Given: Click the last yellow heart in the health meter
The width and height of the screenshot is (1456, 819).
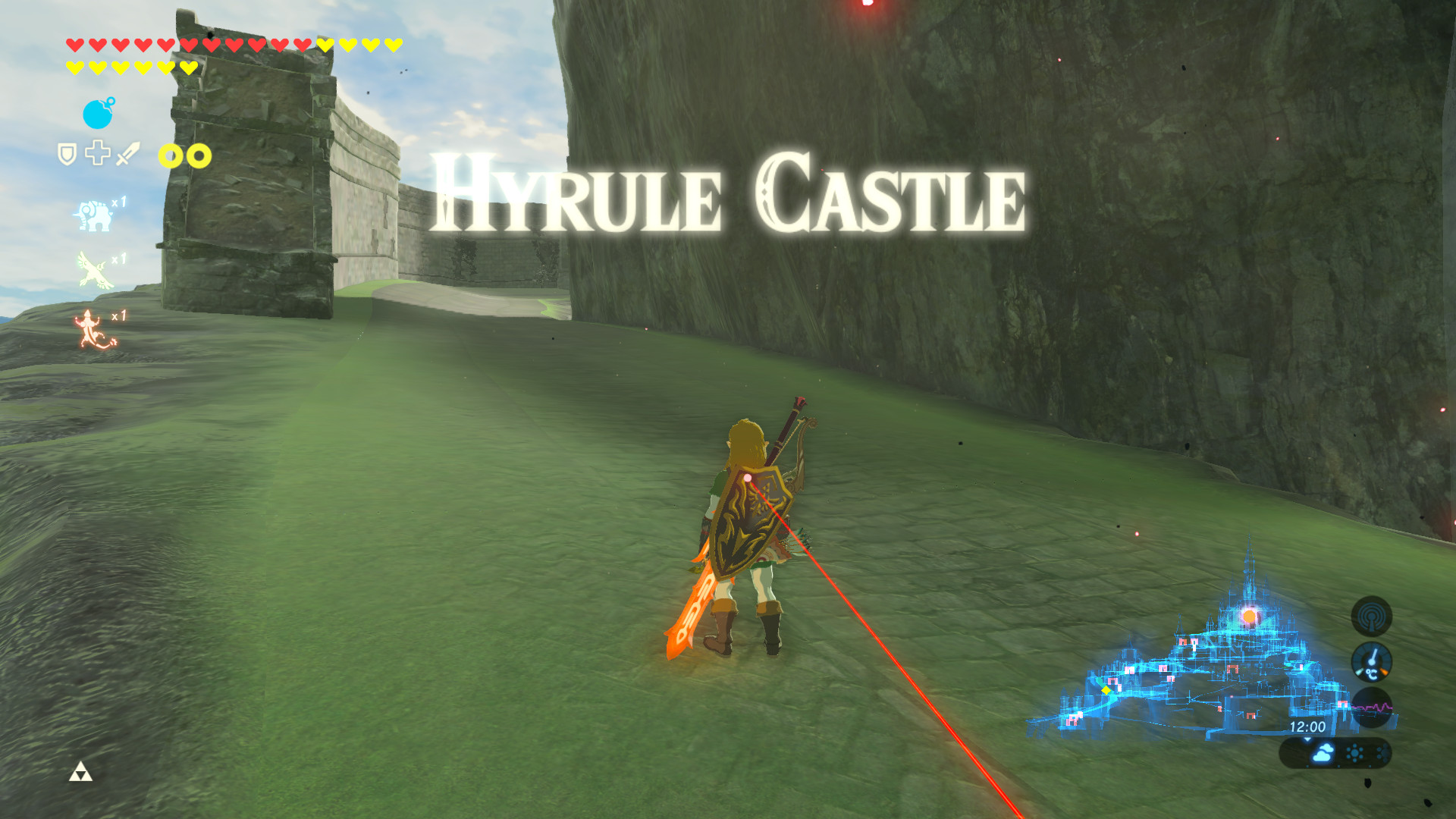Looking at the screenshot, I should pyautogui.click(x=188, y=67).
